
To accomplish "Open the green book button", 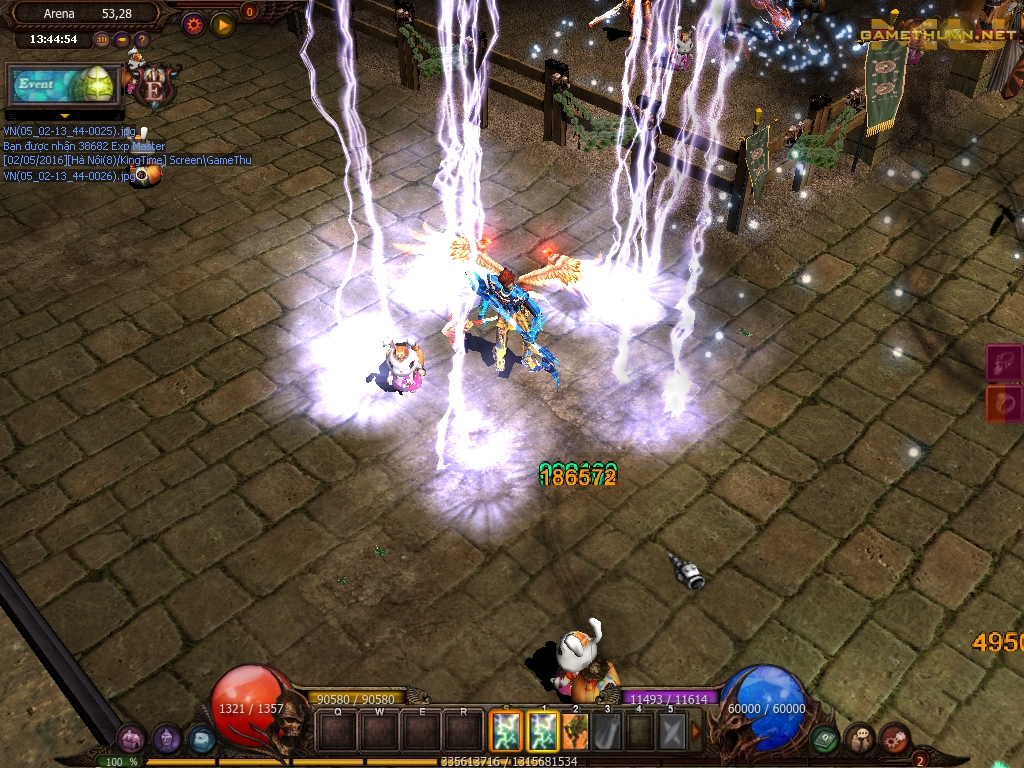I will (825, 739).
